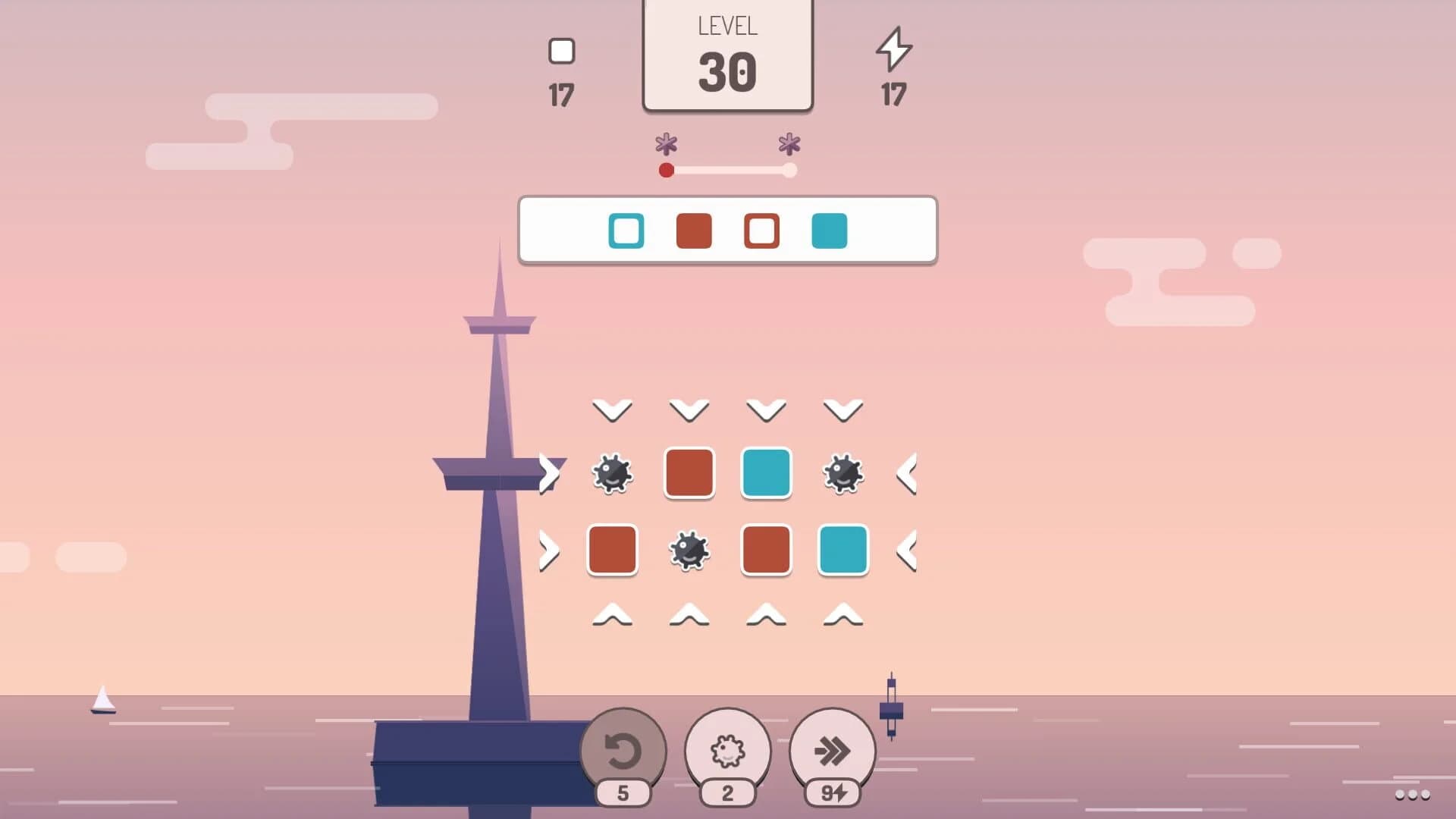Screen dimensions: 1456x819
Task: Activate the double-arrow skip booster
Action: [x=834, y=751]
